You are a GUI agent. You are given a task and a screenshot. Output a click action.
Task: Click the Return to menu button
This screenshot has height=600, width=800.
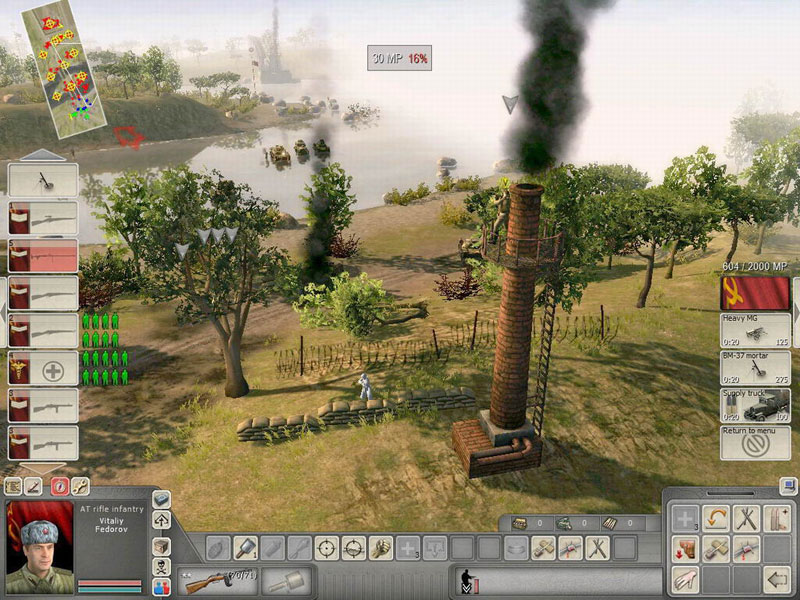click(x=755, y=442)
